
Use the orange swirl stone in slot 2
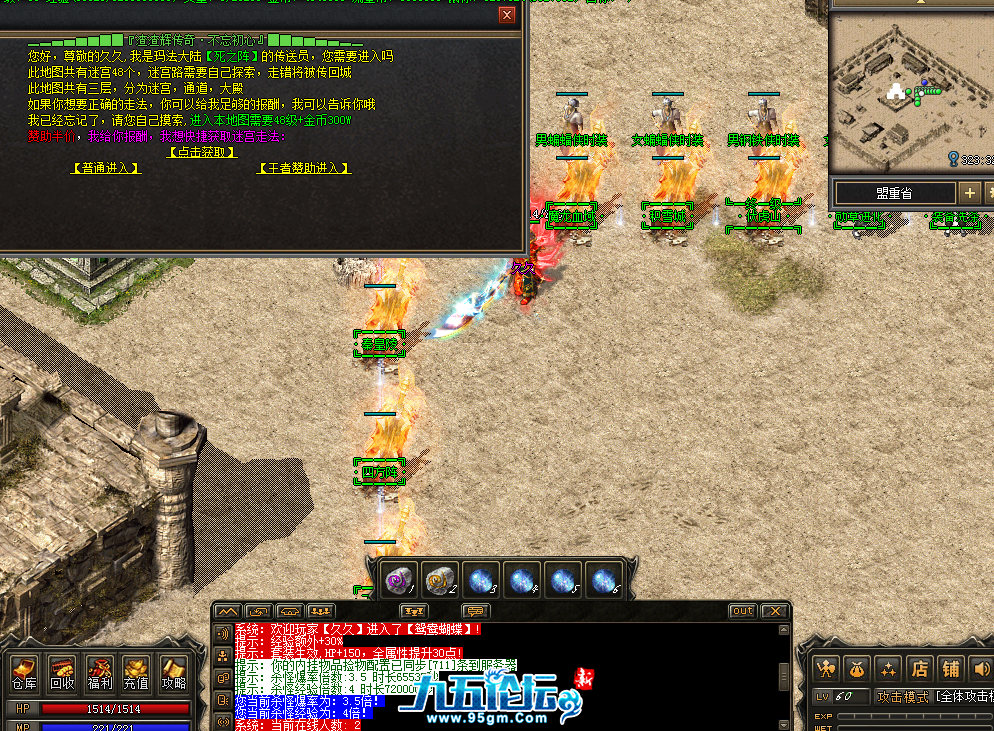440,579
